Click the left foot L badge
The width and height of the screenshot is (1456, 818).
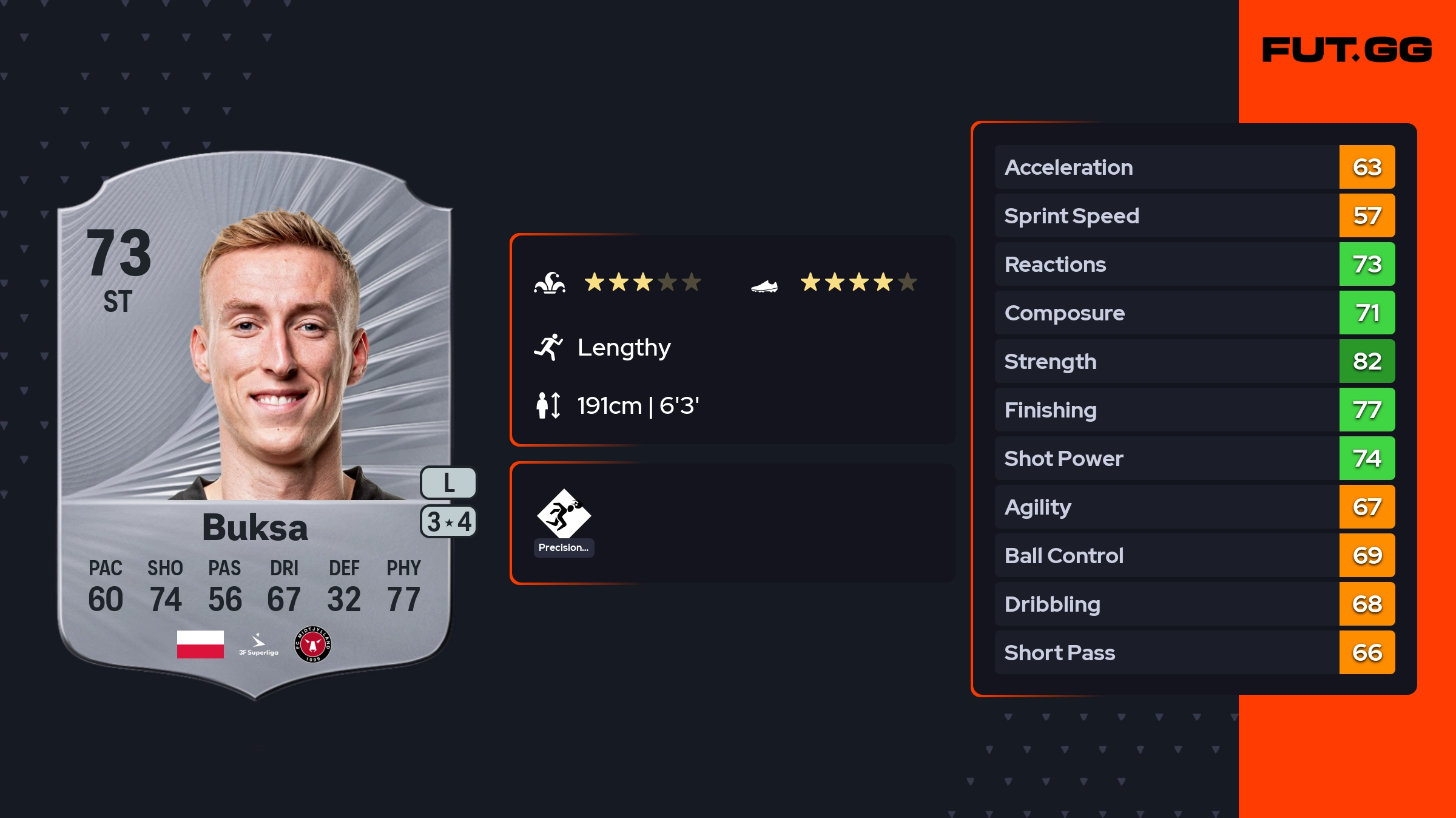448,483
